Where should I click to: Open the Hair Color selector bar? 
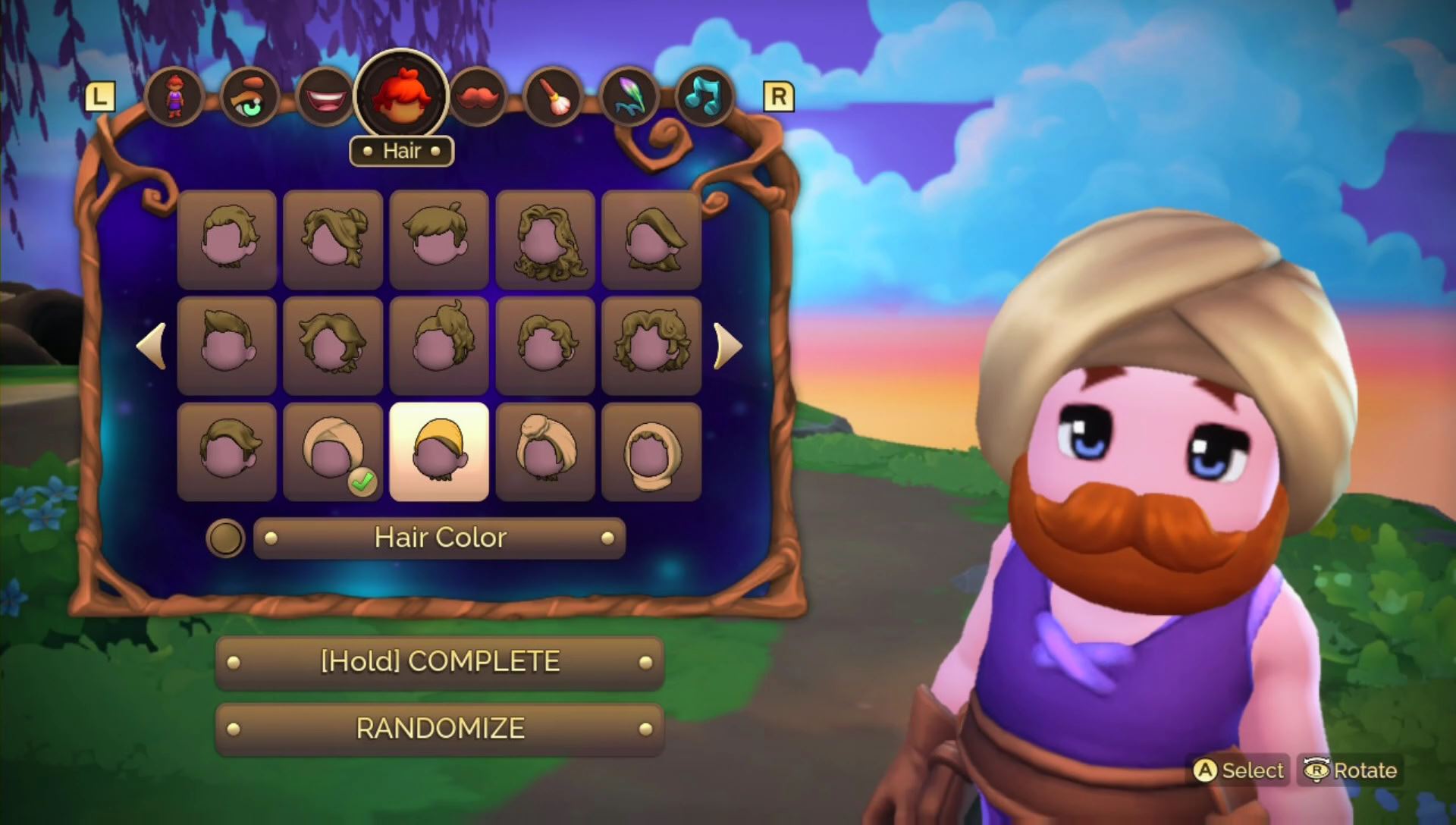pyautogui.click(x=439, y=538)
